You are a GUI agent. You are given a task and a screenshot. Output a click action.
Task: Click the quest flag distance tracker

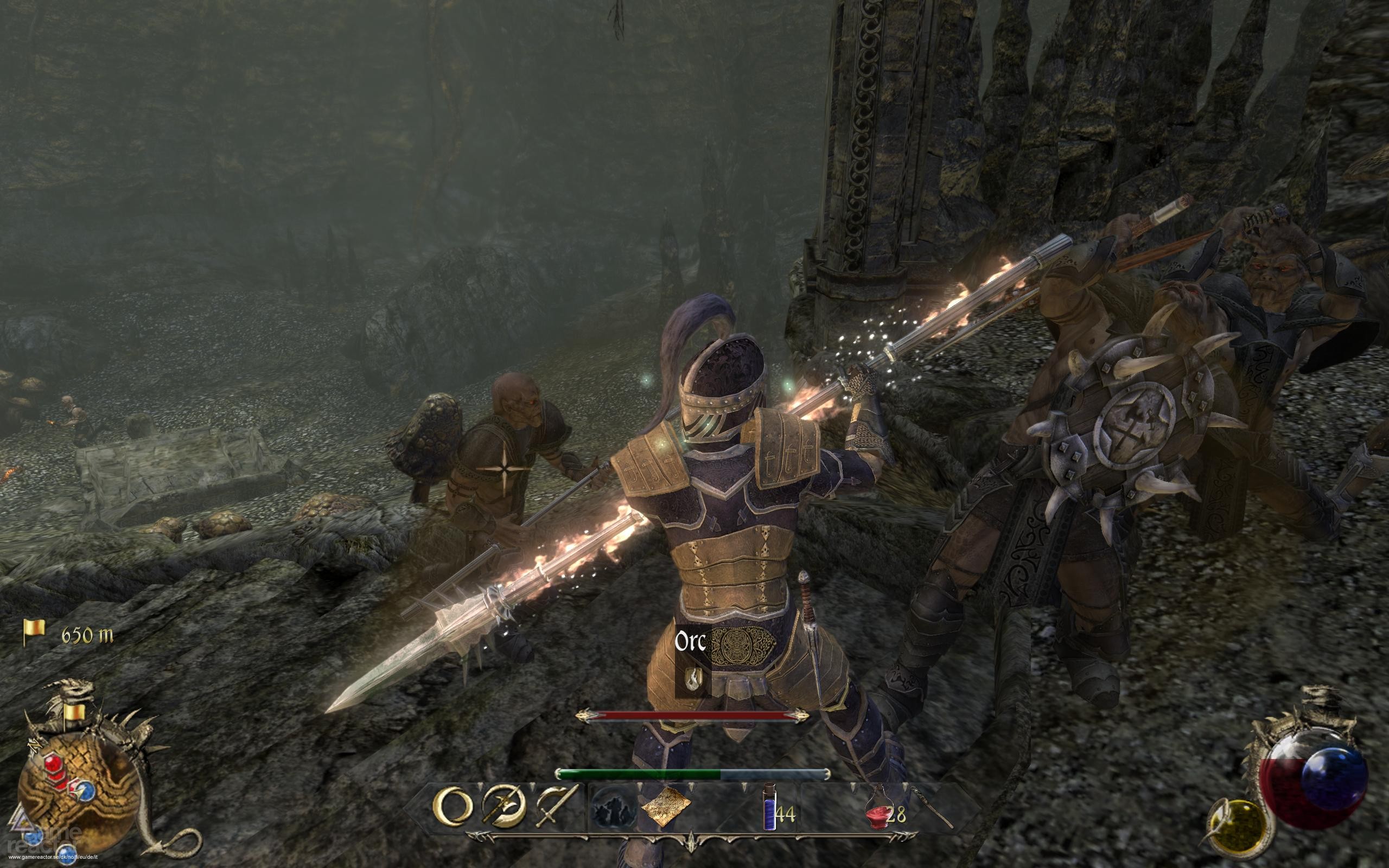(x=68, y=634)
